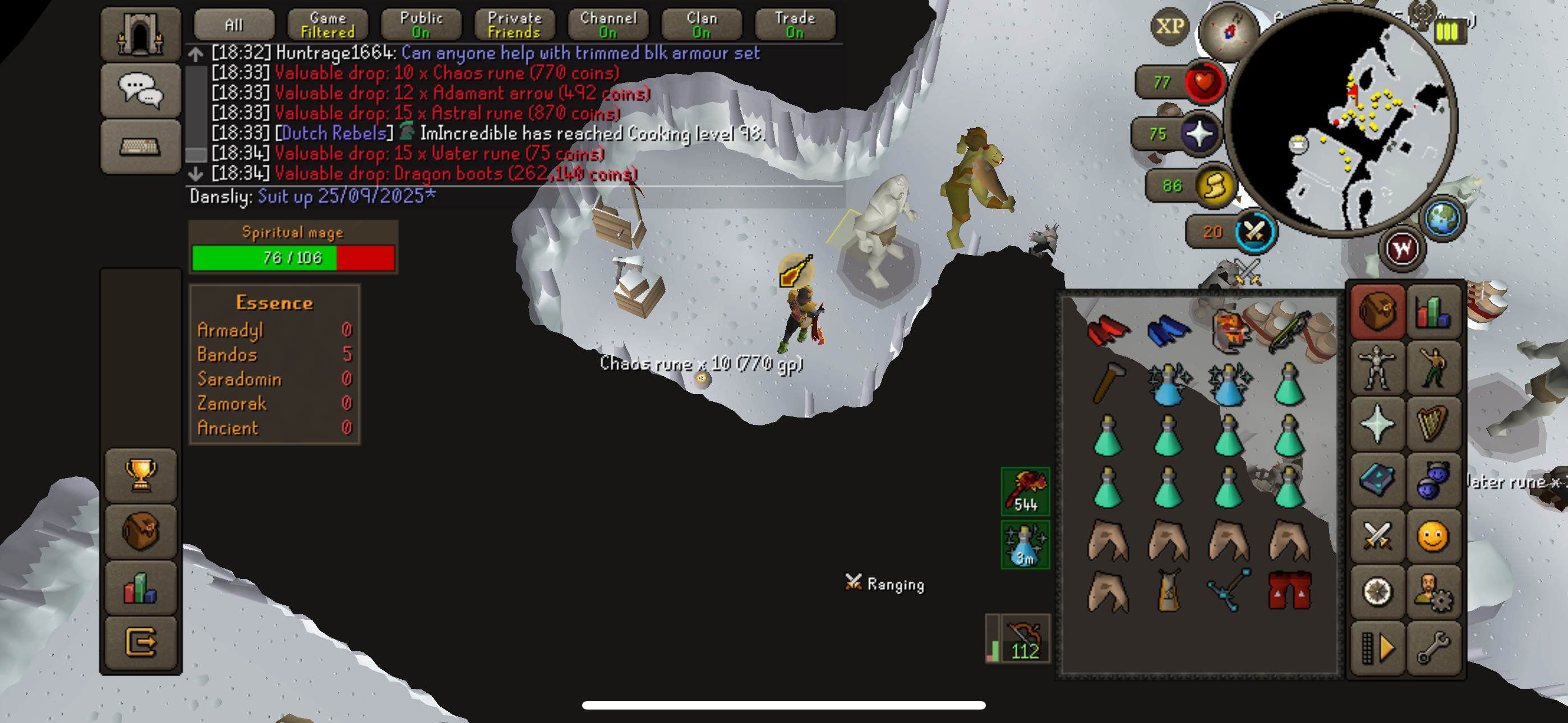This screenshot has height=723, width=1568.
Task: Open the Combat Options crossed-swords tab
Action: pos(1377,536)
